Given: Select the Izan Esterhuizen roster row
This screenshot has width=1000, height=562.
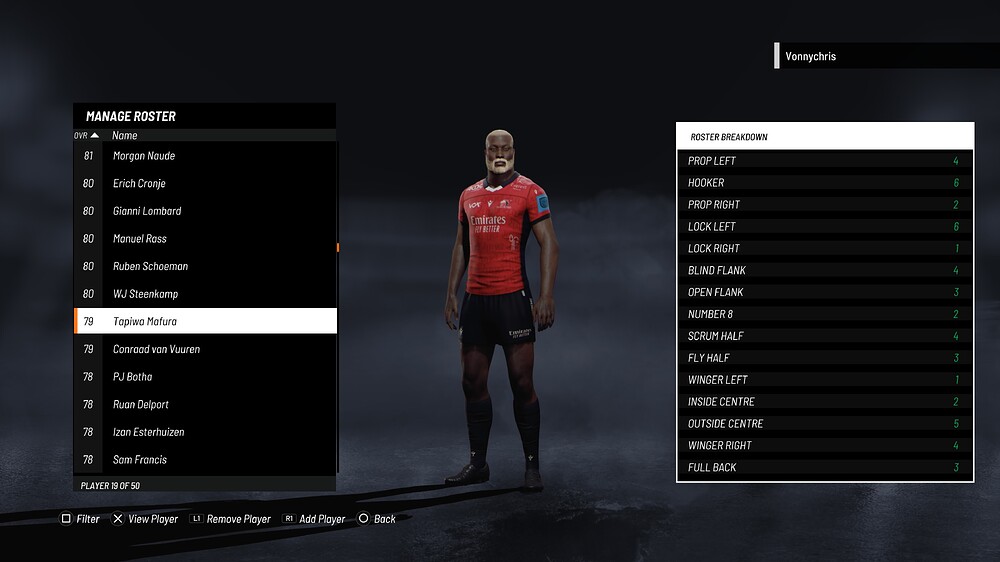Looking at the screenshot, I should click(x=204, y=432).
